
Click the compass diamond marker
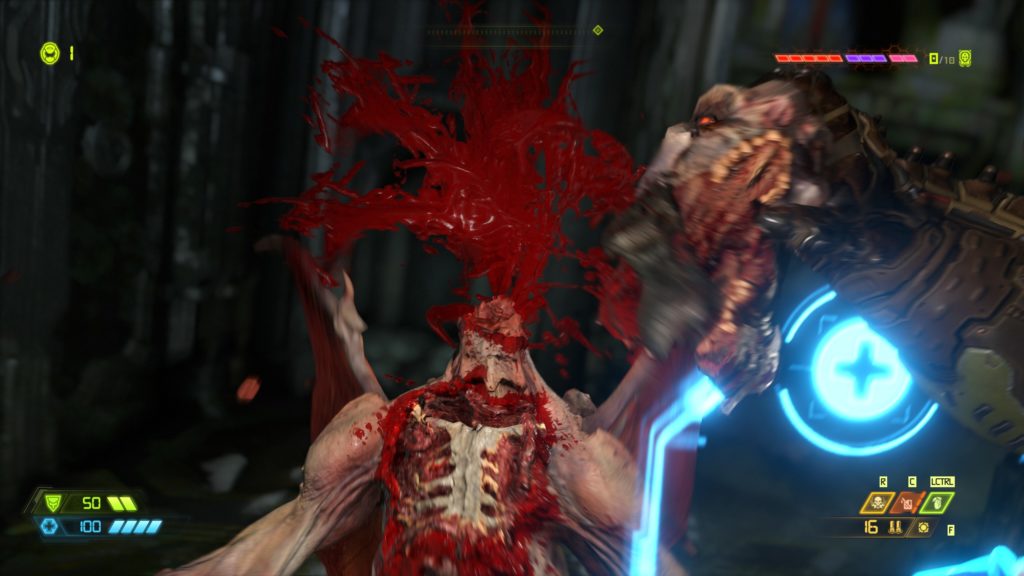point(598,31)
